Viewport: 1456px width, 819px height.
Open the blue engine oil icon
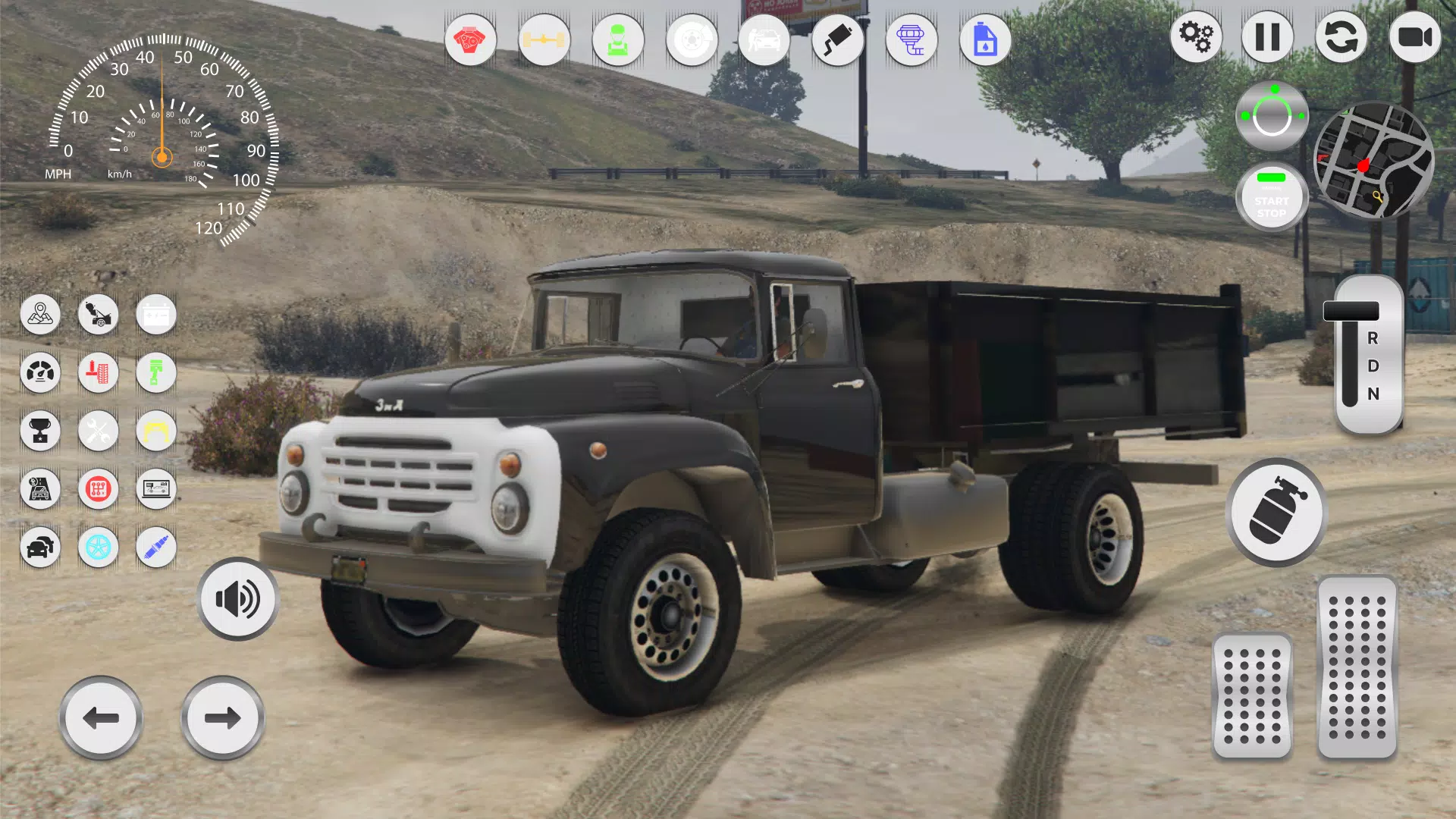(x=984, y=42)
